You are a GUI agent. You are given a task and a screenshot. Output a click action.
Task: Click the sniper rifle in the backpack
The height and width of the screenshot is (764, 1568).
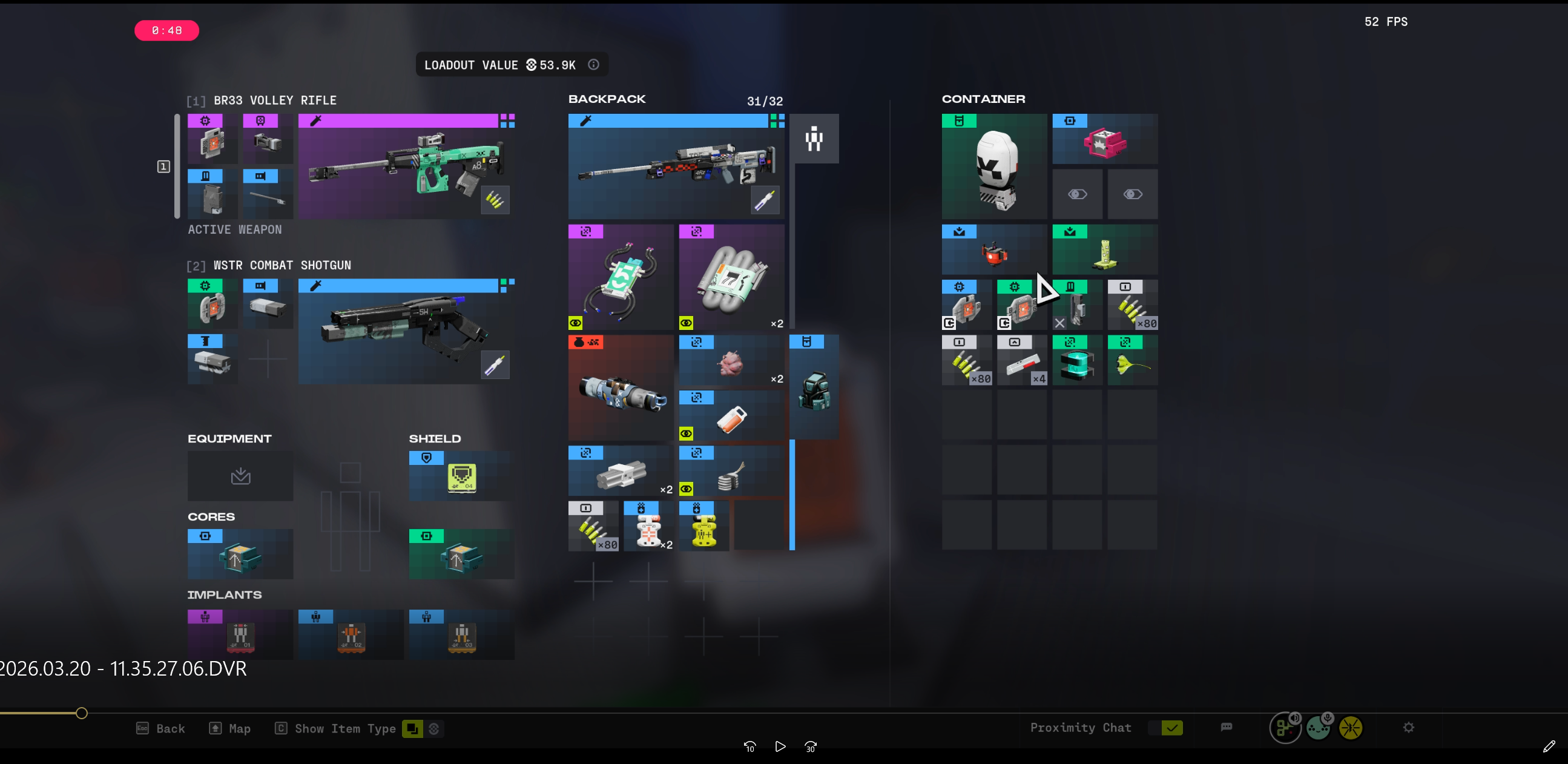pos(676,166)
